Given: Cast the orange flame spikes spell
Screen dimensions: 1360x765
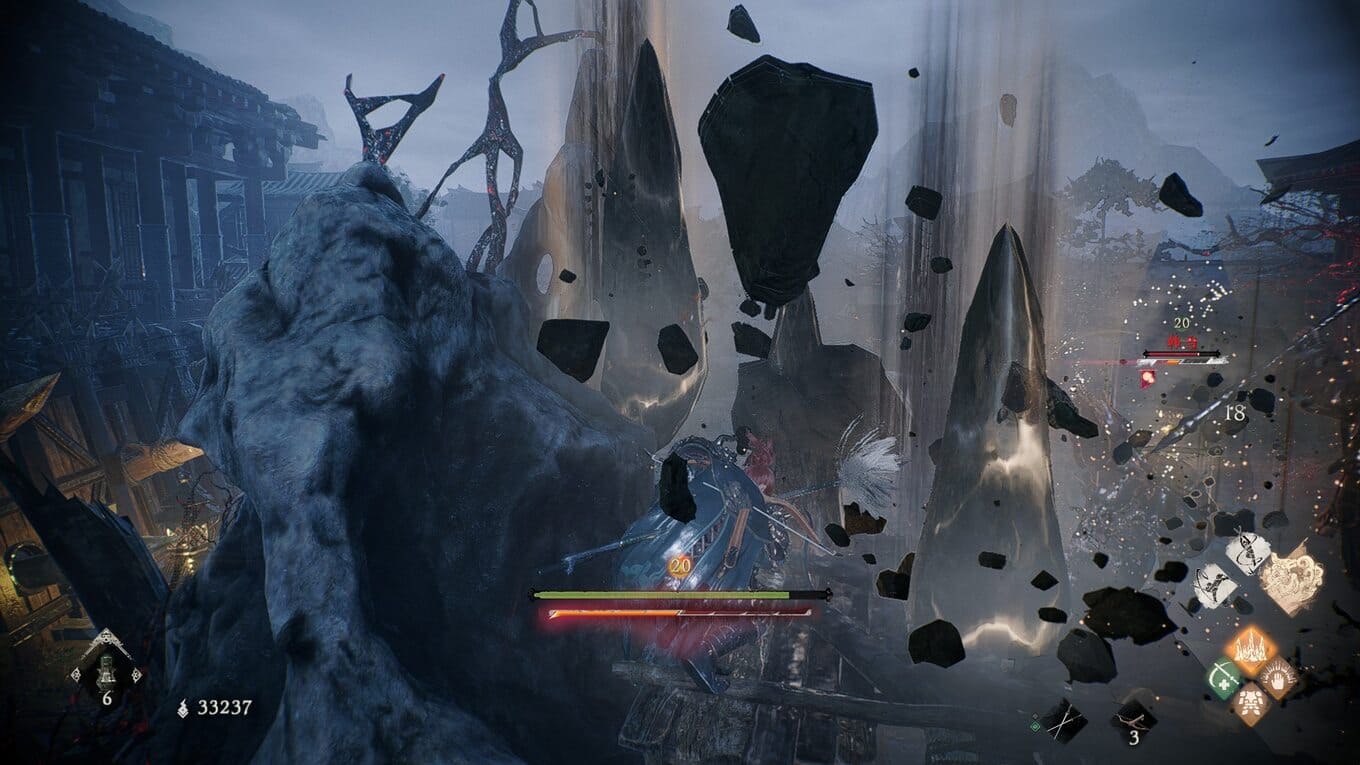Looking at the screenshot, I should [x=1249, y=651].
